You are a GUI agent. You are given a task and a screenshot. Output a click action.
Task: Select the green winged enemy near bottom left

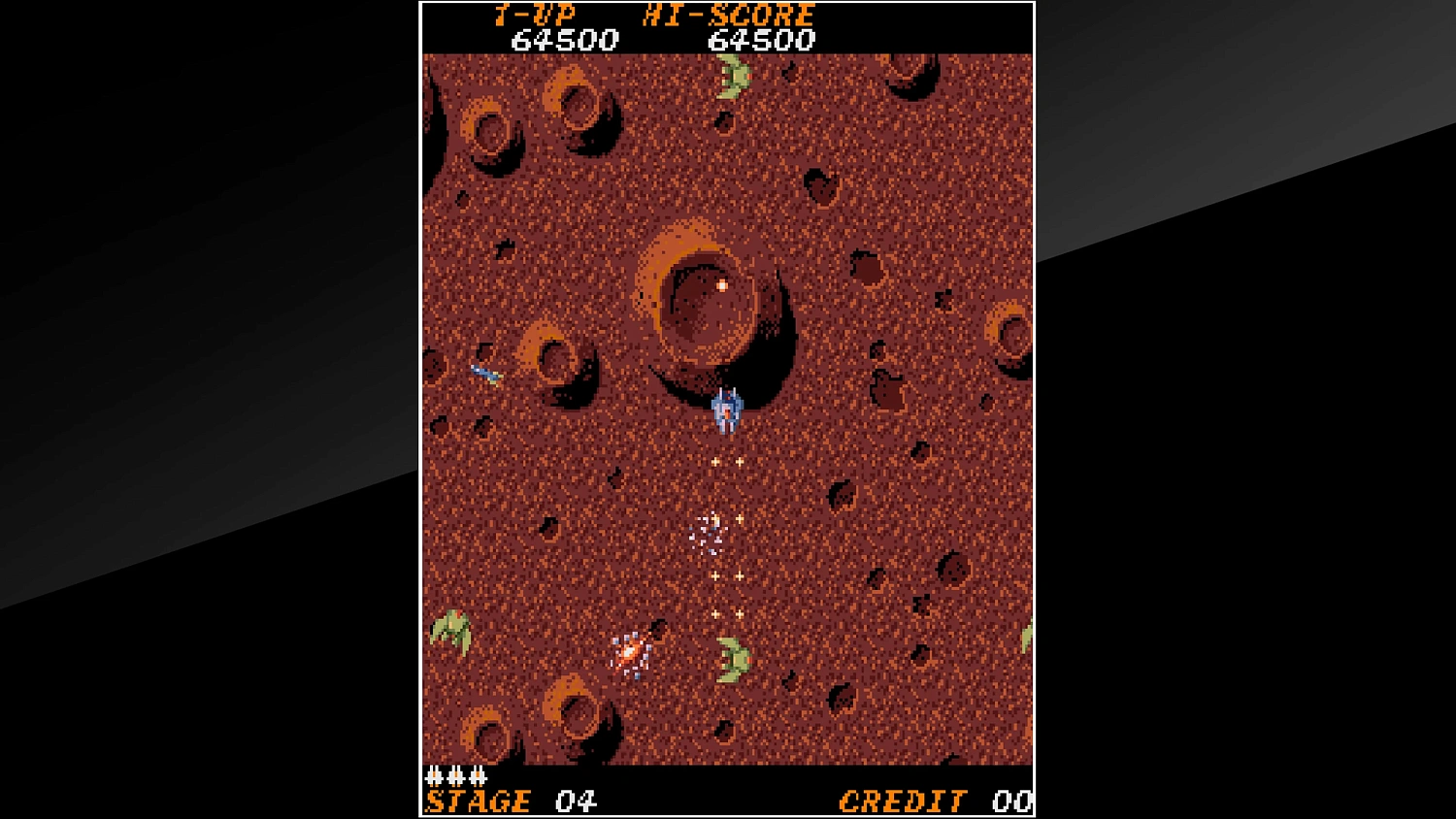point(449,630)
